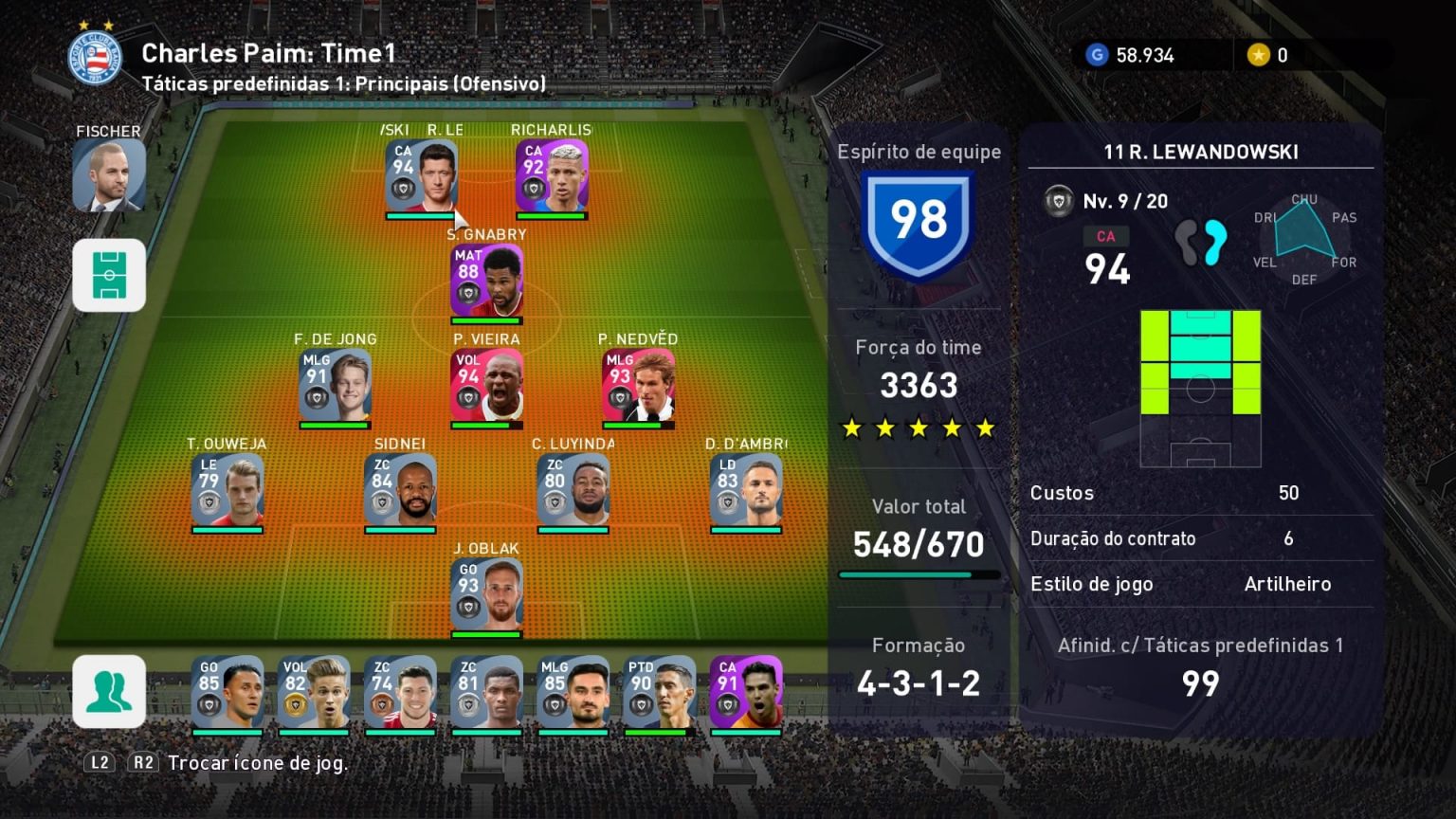Open the green pitch formation icon

click(x=109, y=275)
